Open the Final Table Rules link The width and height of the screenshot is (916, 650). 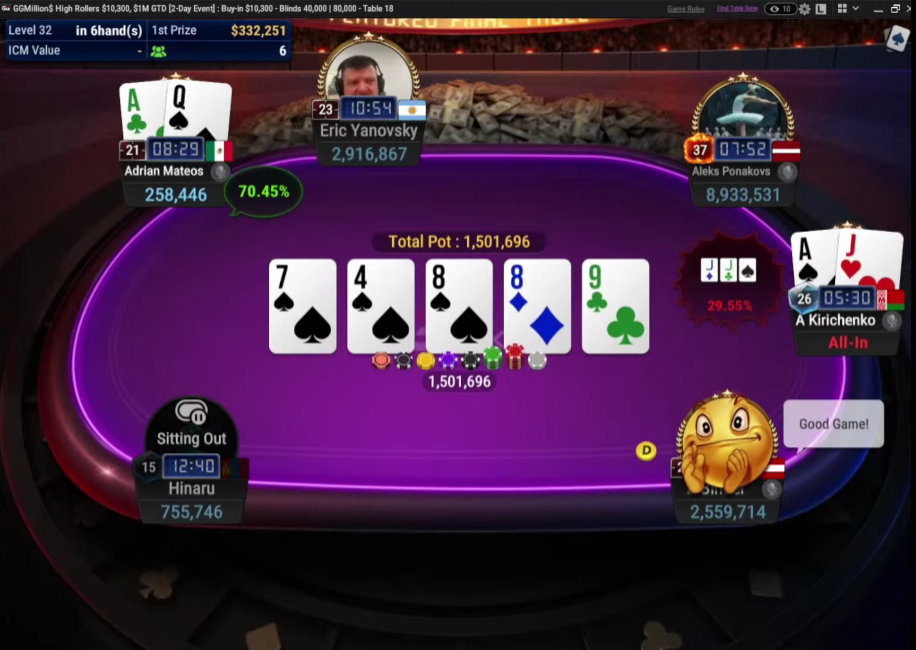pos(736,9)
